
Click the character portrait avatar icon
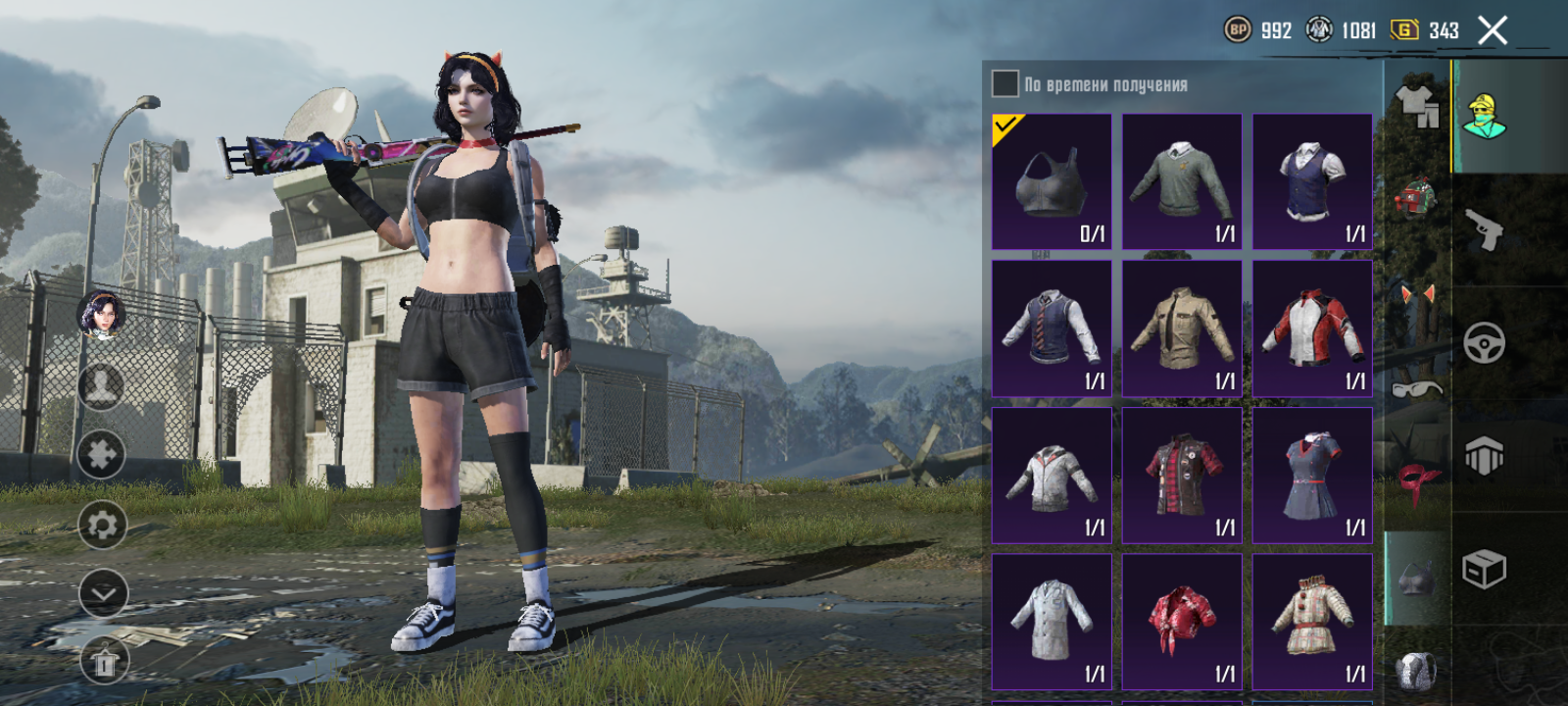pos(101,315)
